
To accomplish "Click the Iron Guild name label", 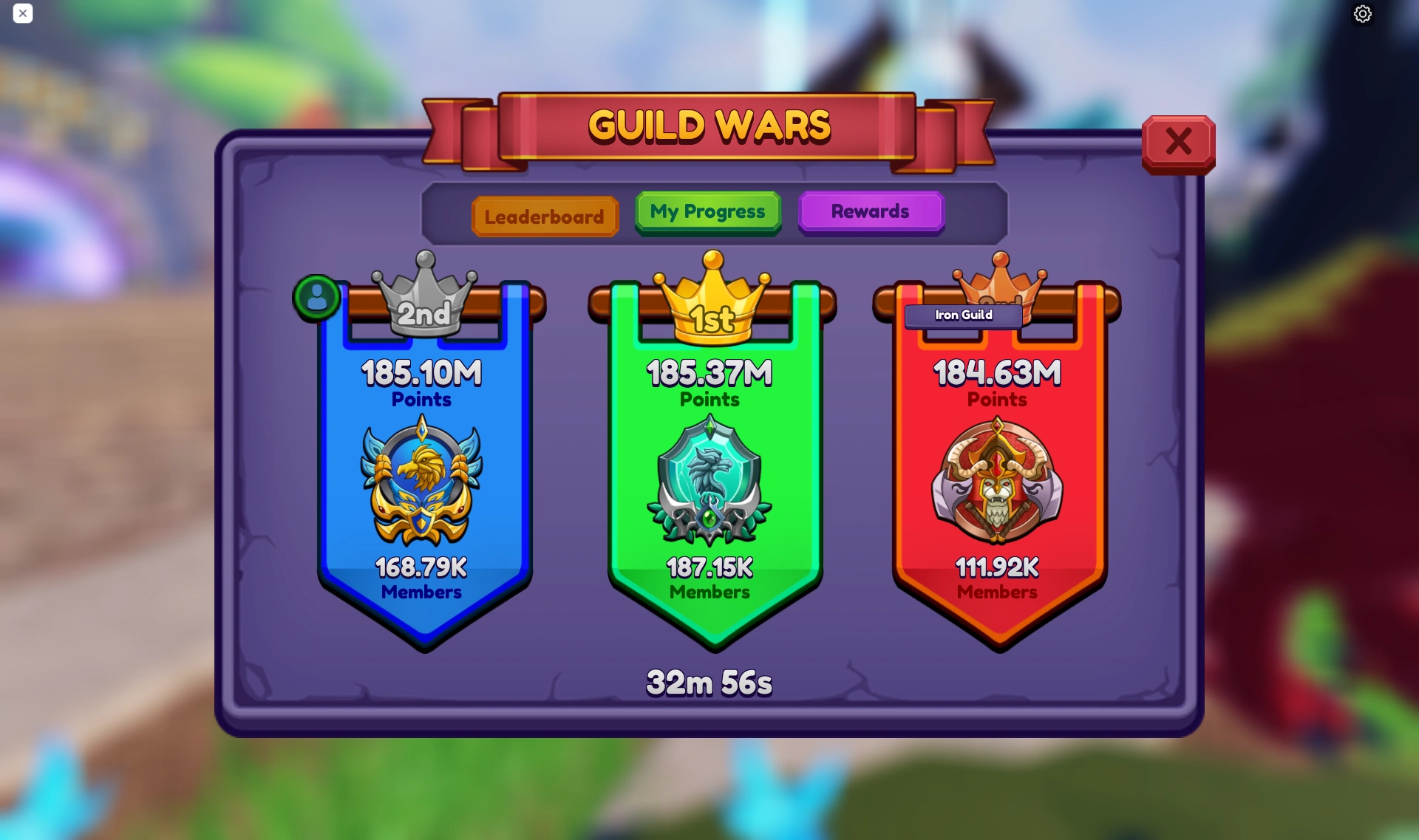I will 962,315.
